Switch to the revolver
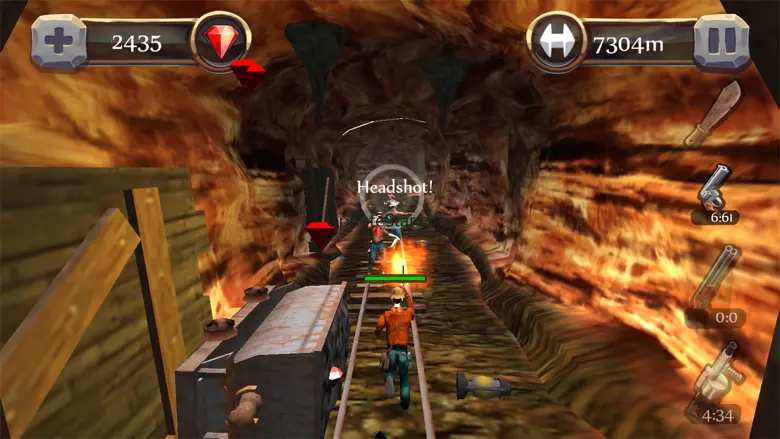Viewport: 780px width, 439px height. pyautogui.click(x=716, y=189)
